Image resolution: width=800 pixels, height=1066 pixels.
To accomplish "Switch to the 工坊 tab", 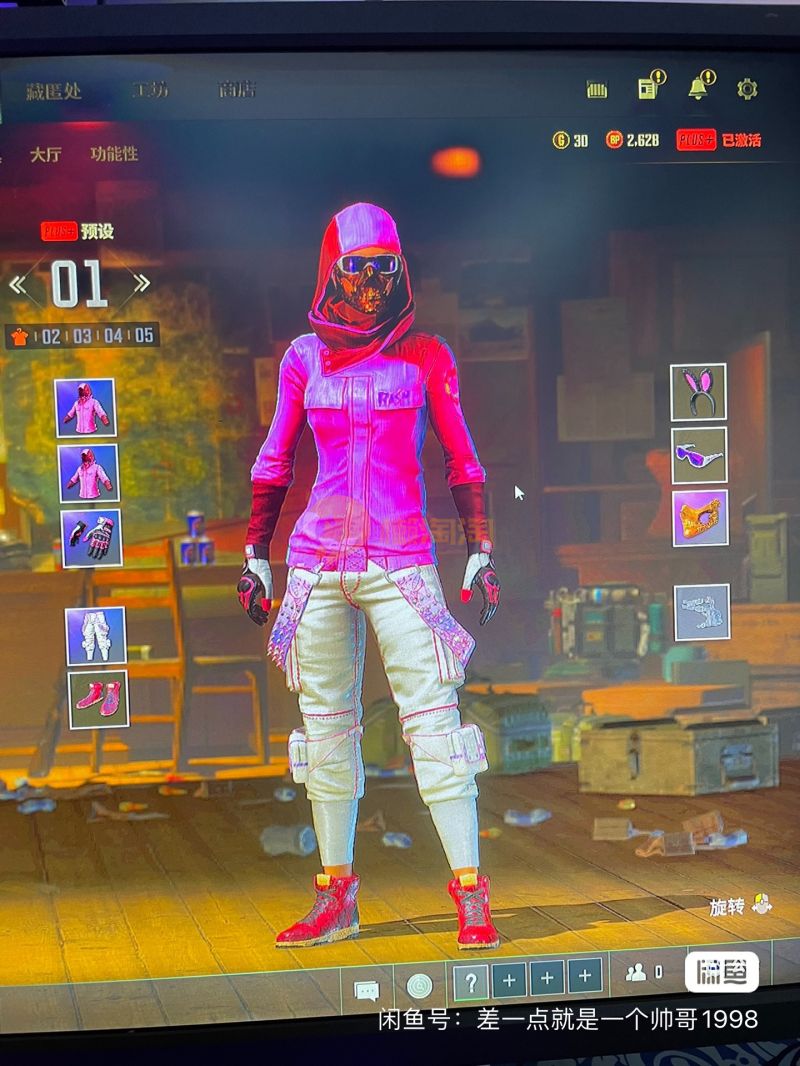I will tap(150, 90).
